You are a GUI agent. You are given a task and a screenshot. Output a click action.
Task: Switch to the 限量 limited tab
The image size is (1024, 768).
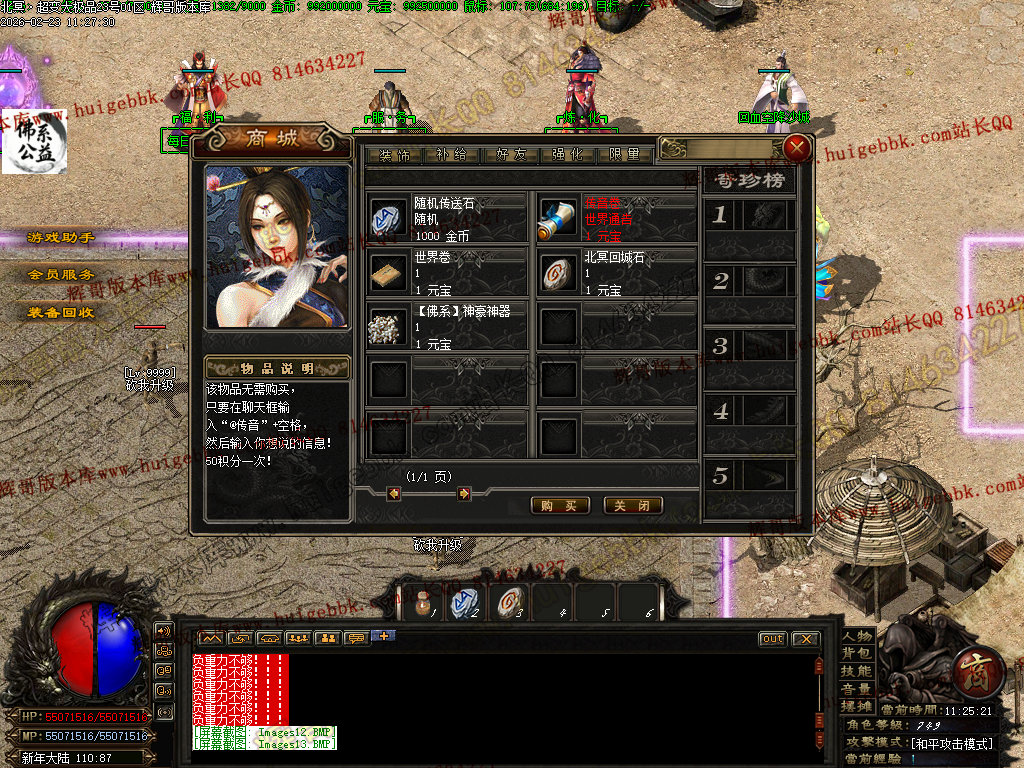[x=624, y=156]
